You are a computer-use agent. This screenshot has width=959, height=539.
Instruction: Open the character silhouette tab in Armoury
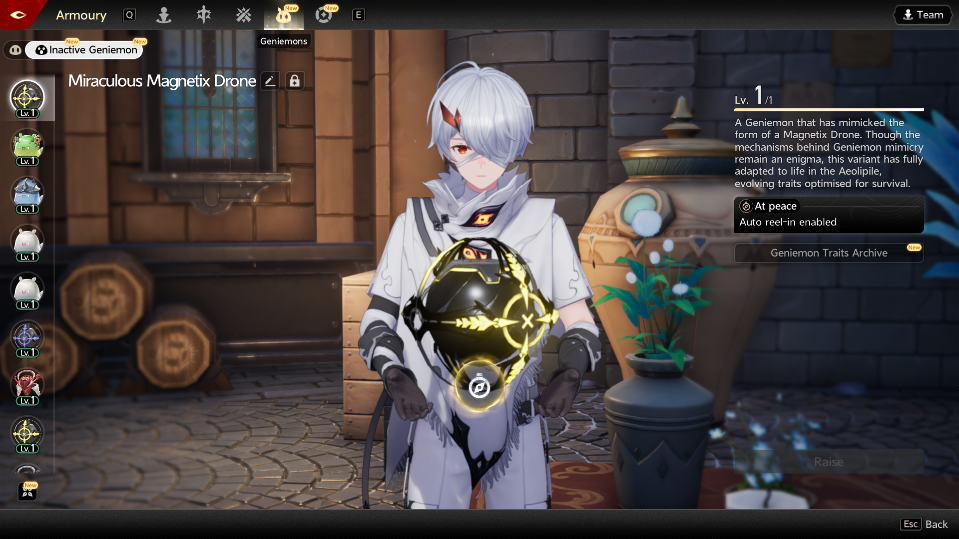(x=162, y=15)
